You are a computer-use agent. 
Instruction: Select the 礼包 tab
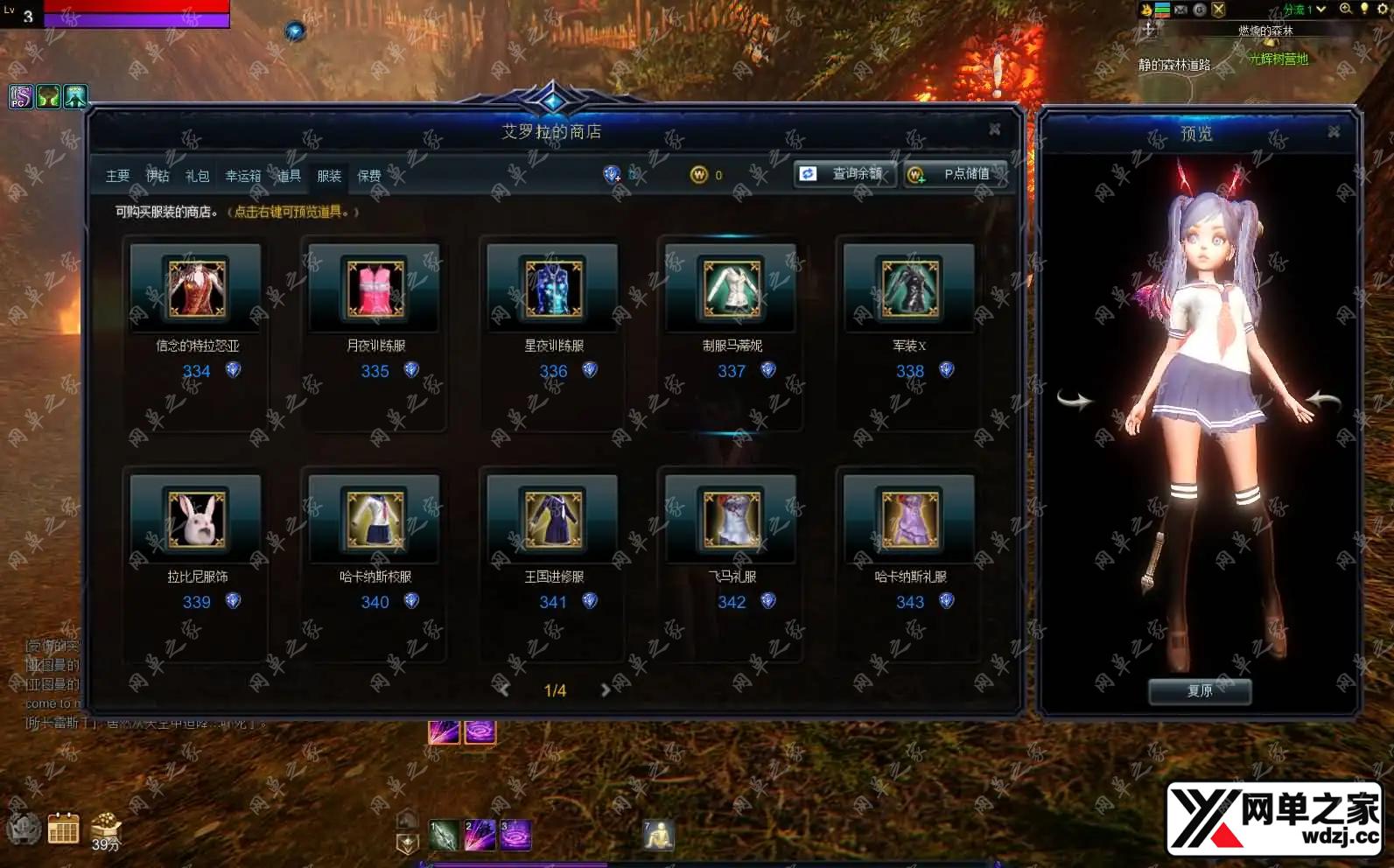tap(198, 176)
